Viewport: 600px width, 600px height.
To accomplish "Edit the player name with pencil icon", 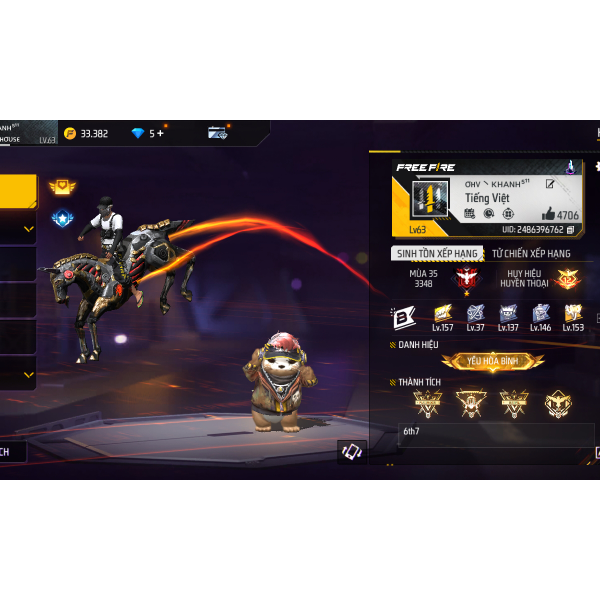I will (550, 184).
